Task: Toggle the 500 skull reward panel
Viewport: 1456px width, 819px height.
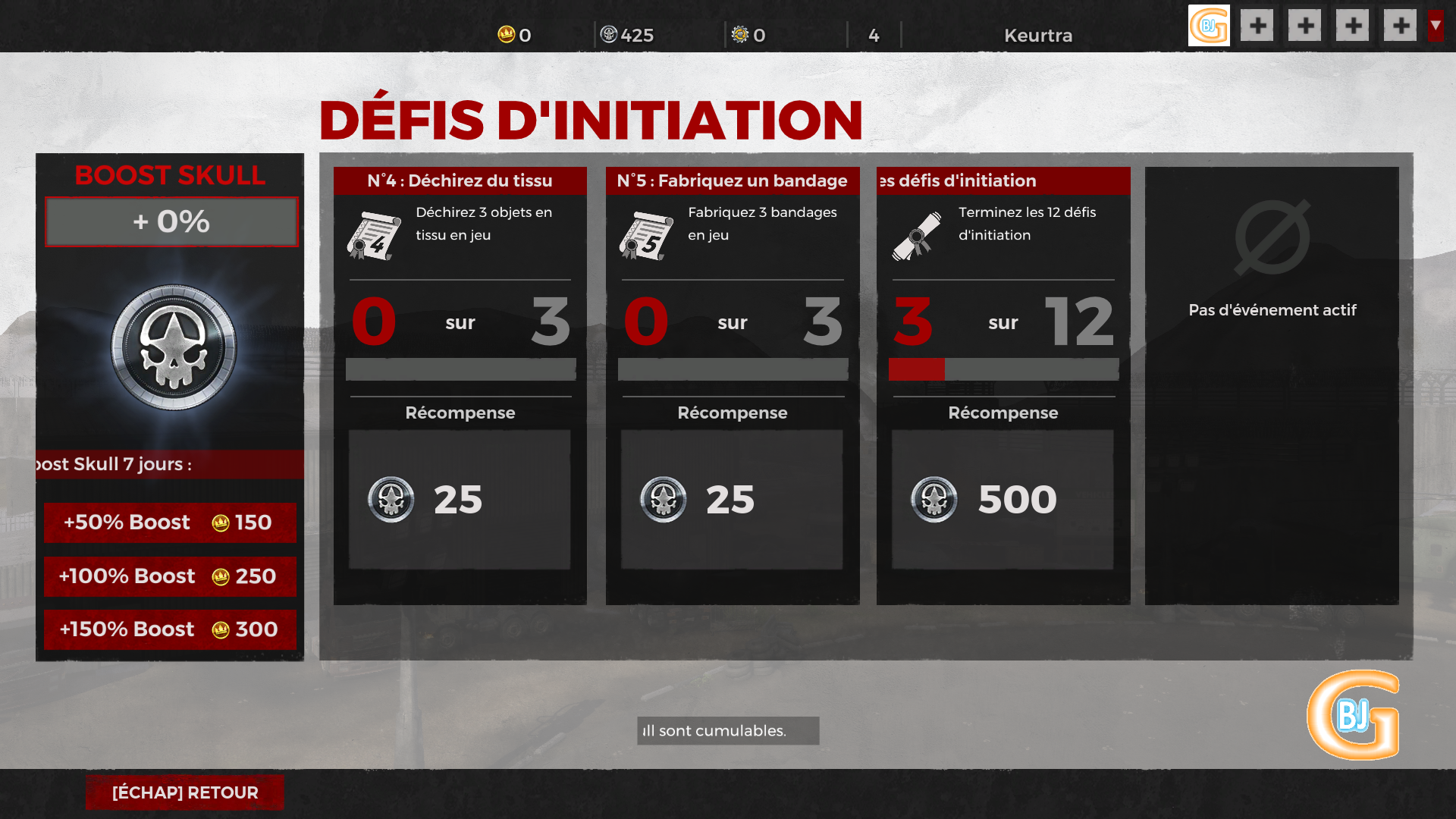Action: 1003,499
